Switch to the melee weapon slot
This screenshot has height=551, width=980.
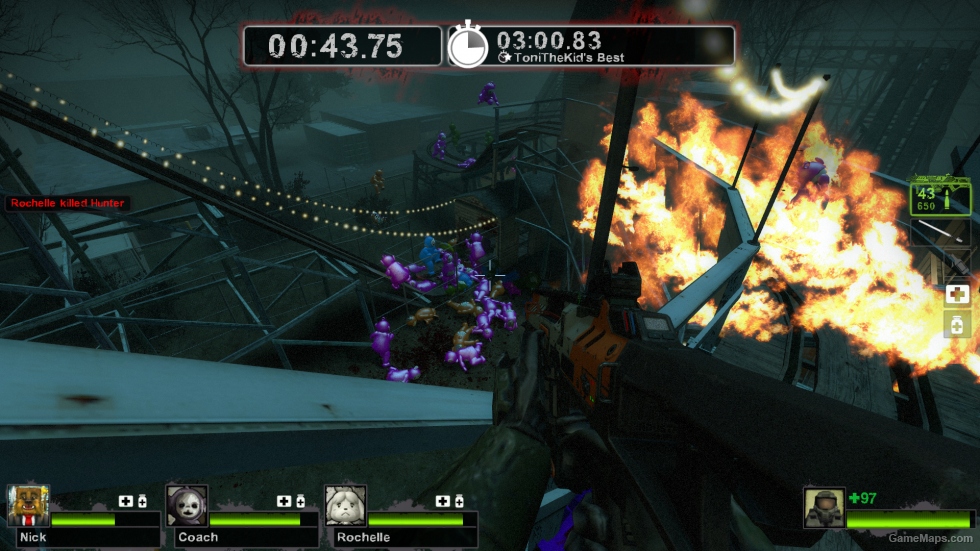(940, 233)
